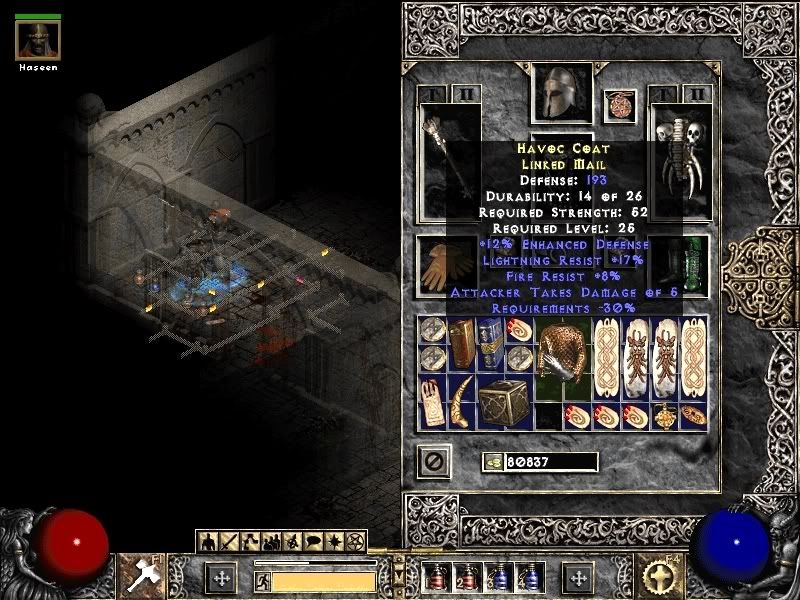Toggle run/walk mode icon
Image resolution: width=800 pixels, height=600 pixels.
[x=262, y=580]
